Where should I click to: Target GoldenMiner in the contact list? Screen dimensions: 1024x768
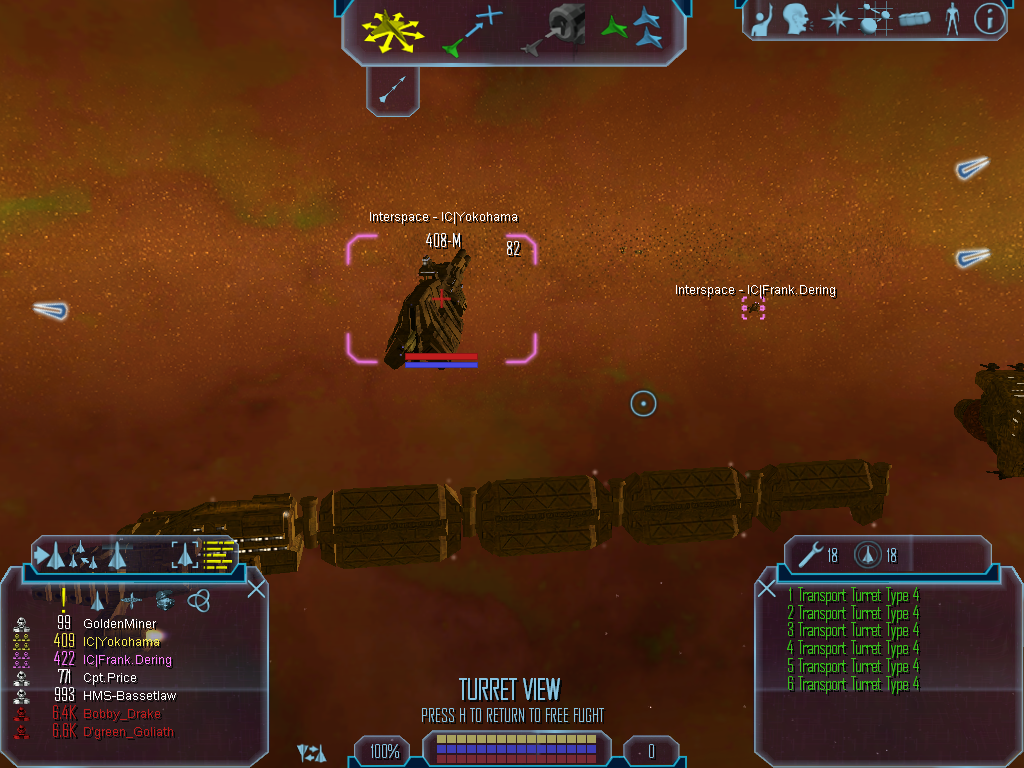(x=119, y=624)
